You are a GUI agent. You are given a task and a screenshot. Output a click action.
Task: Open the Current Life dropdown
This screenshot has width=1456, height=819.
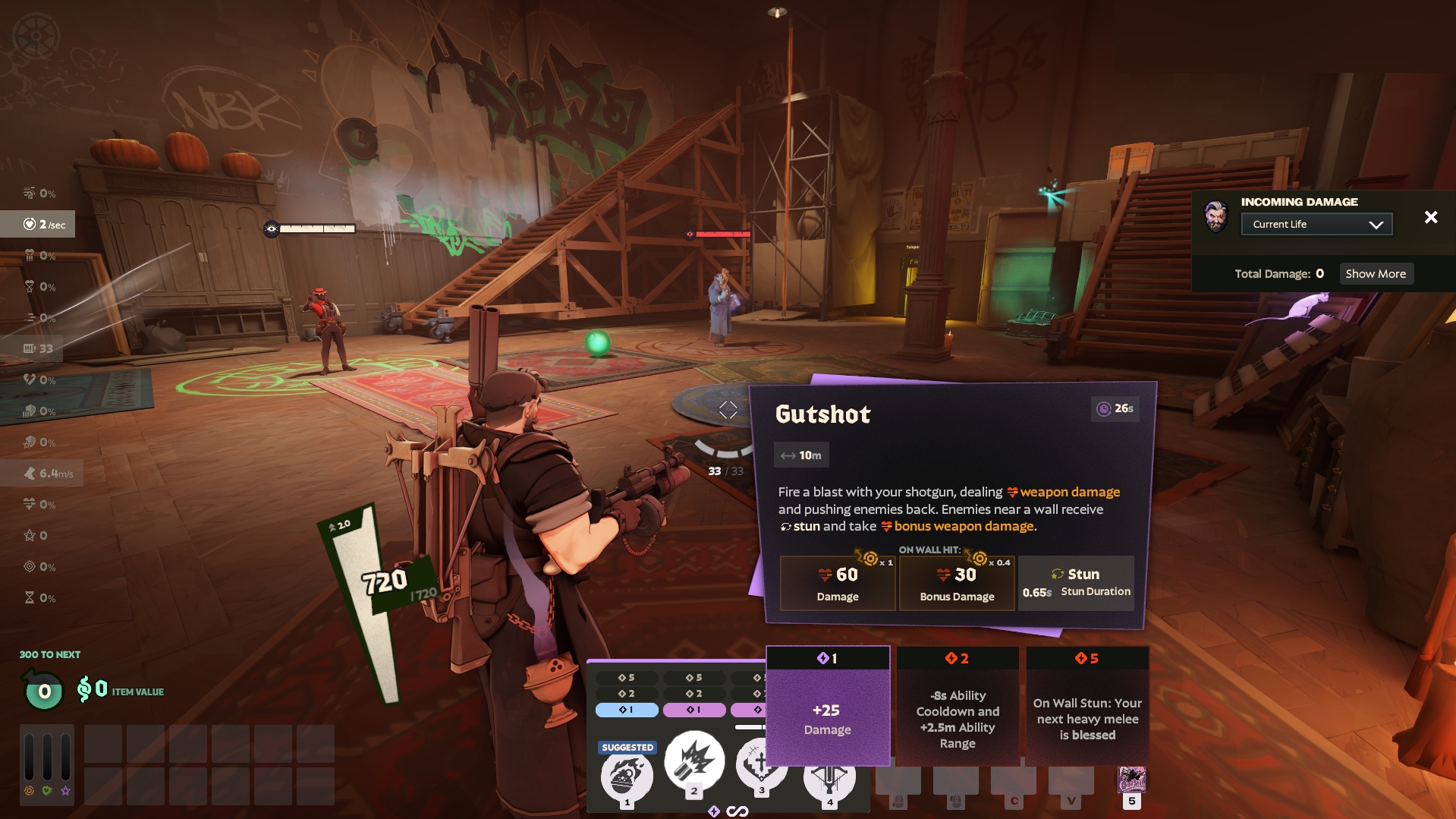point(1316,223)
